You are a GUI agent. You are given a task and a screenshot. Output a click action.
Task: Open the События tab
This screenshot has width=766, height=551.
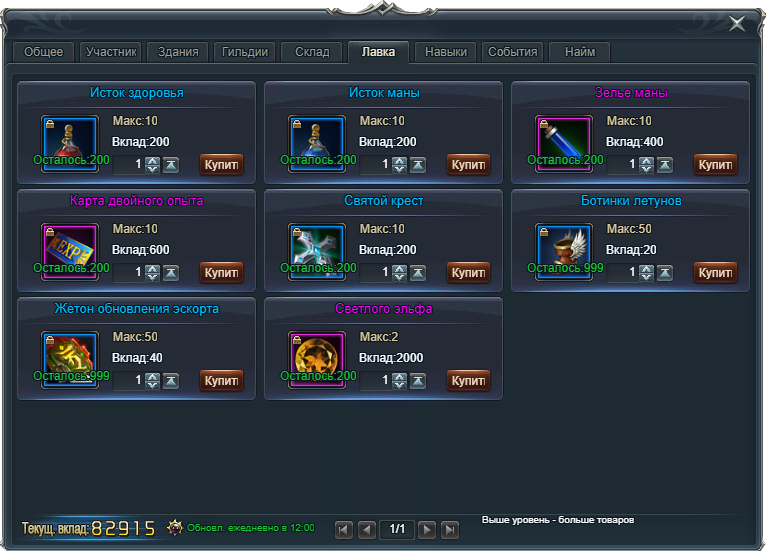point(512,52)
